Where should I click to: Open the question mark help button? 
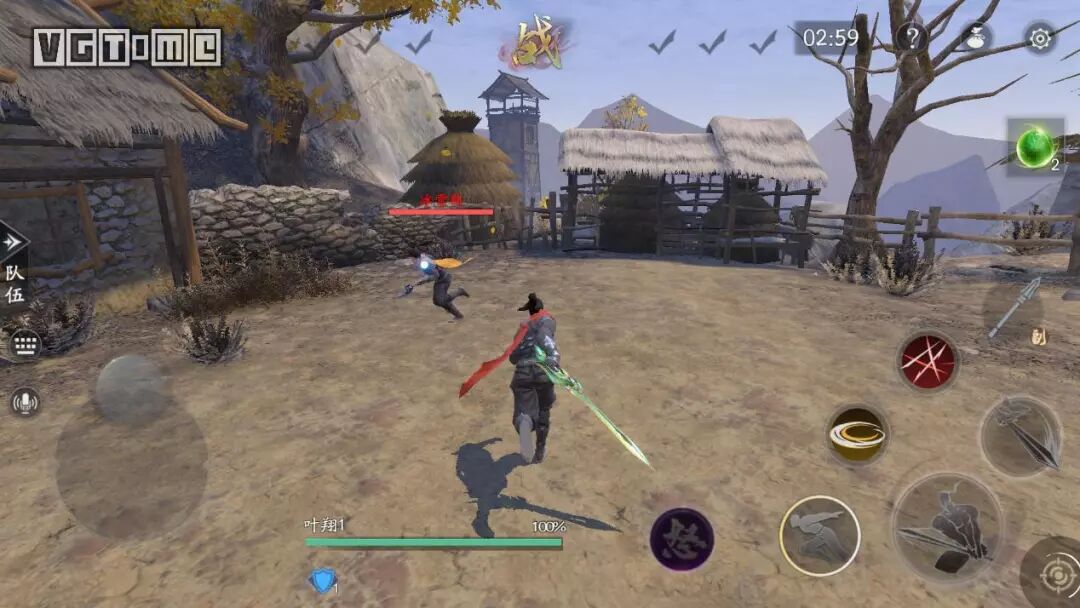click(911, 38)
